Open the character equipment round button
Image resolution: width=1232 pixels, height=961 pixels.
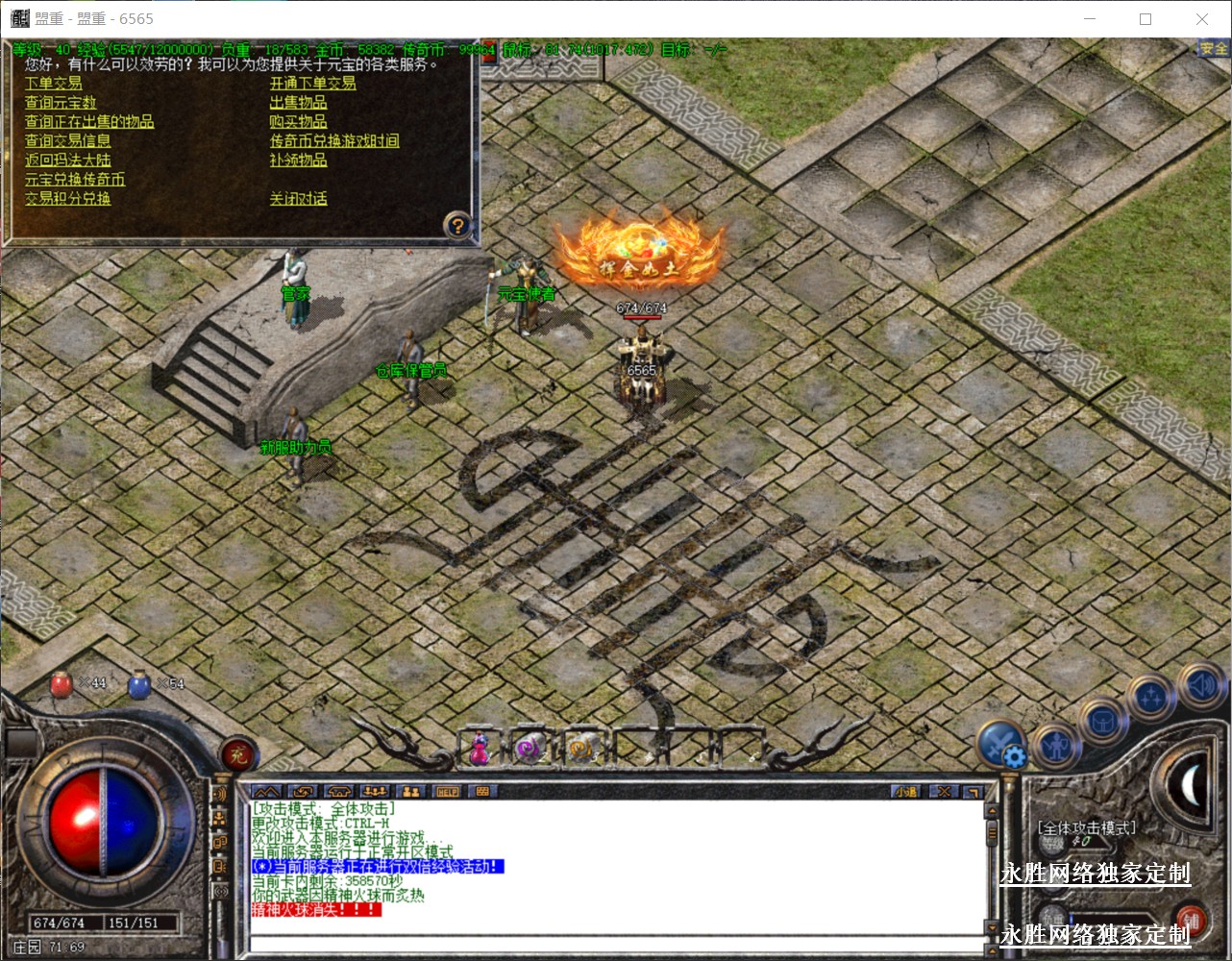[1055, 746]
